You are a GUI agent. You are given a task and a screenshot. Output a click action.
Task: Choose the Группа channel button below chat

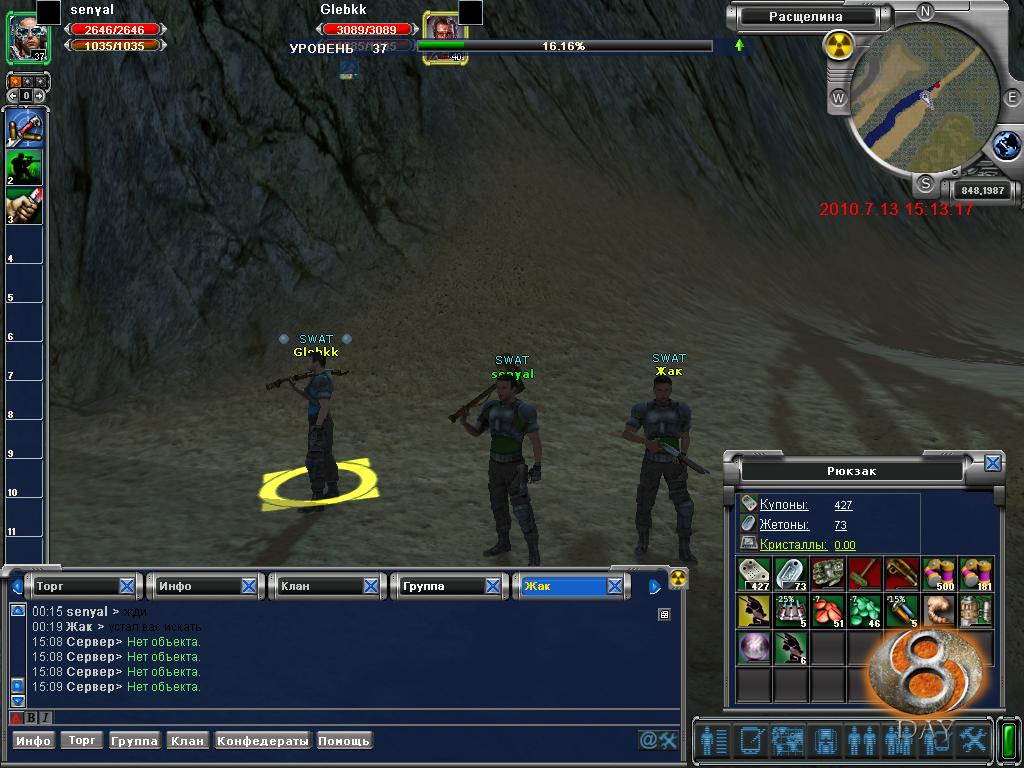click(135, 741)
